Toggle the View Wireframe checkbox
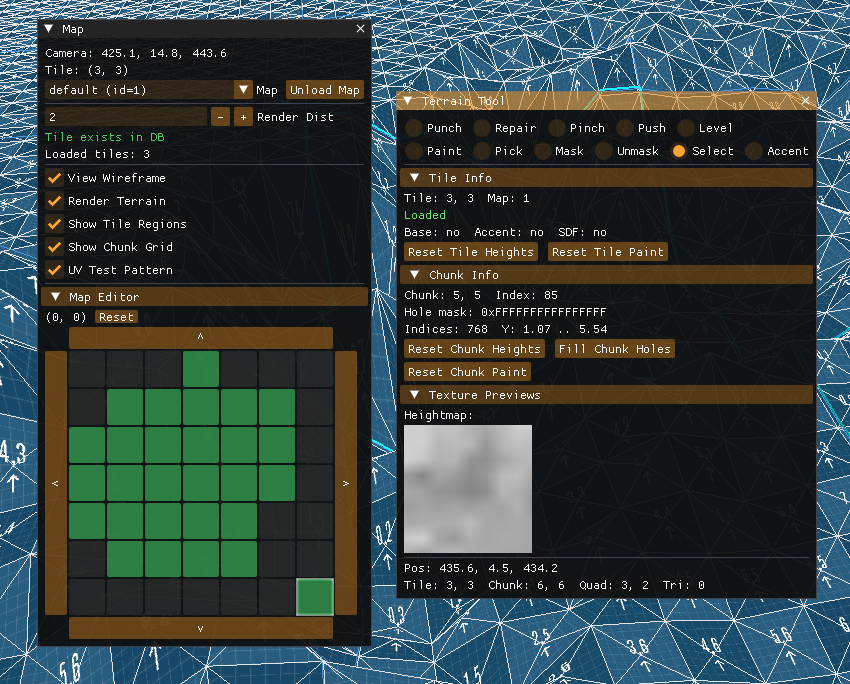 click(55, 178)
